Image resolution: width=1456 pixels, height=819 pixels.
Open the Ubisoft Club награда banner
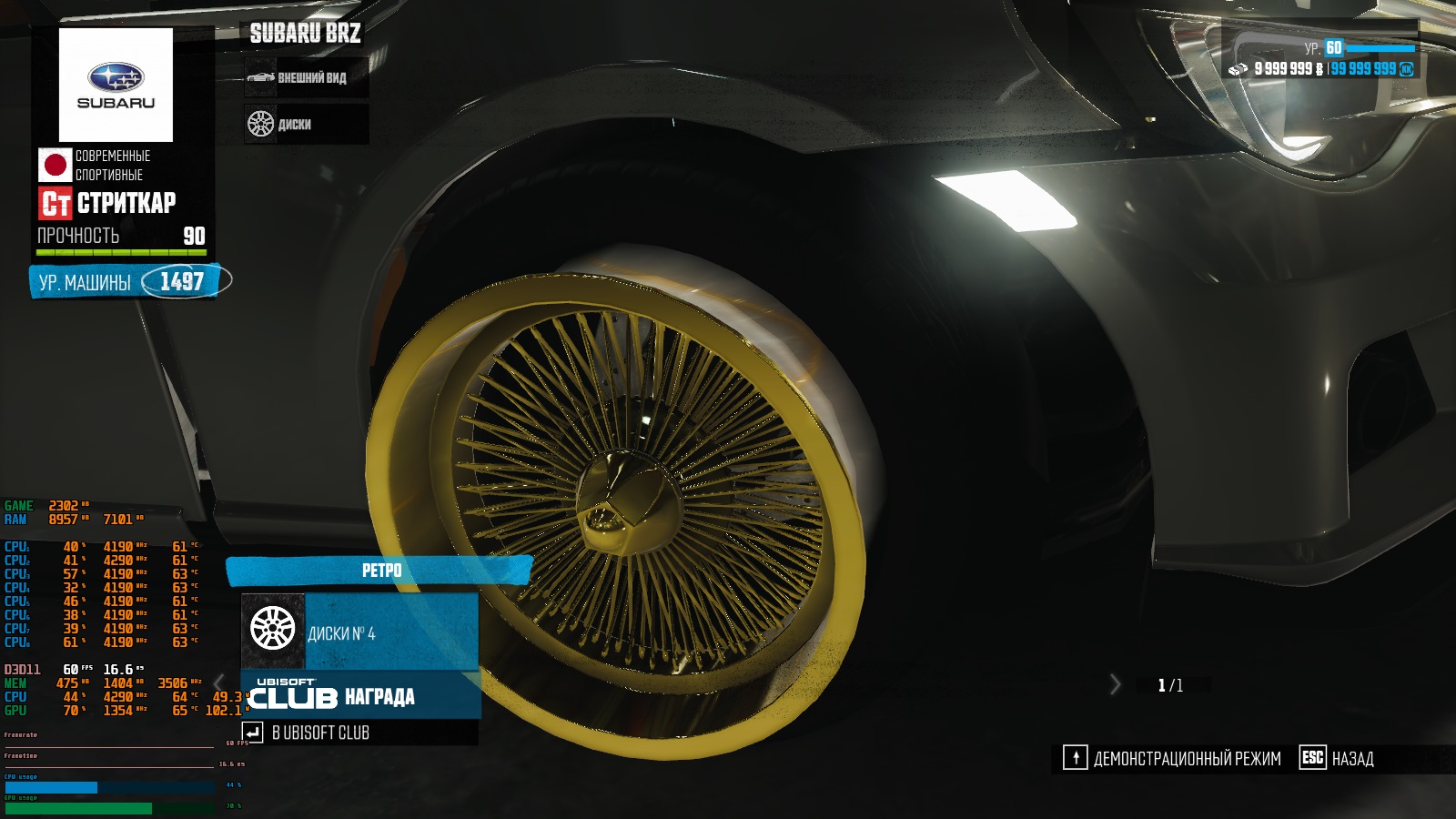[x=359, y=696]
